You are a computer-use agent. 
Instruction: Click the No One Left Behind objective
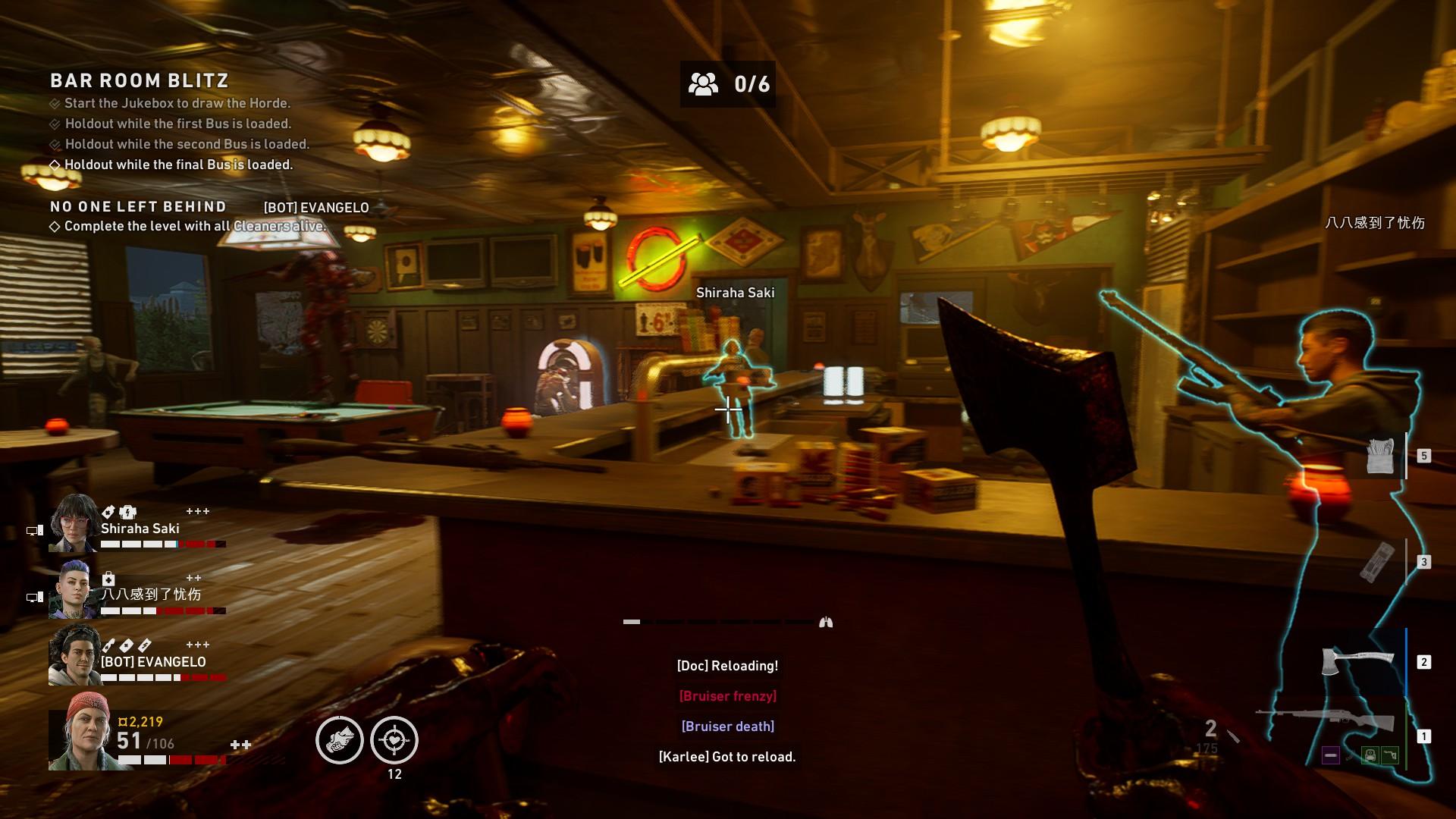[x=138, y=207]
